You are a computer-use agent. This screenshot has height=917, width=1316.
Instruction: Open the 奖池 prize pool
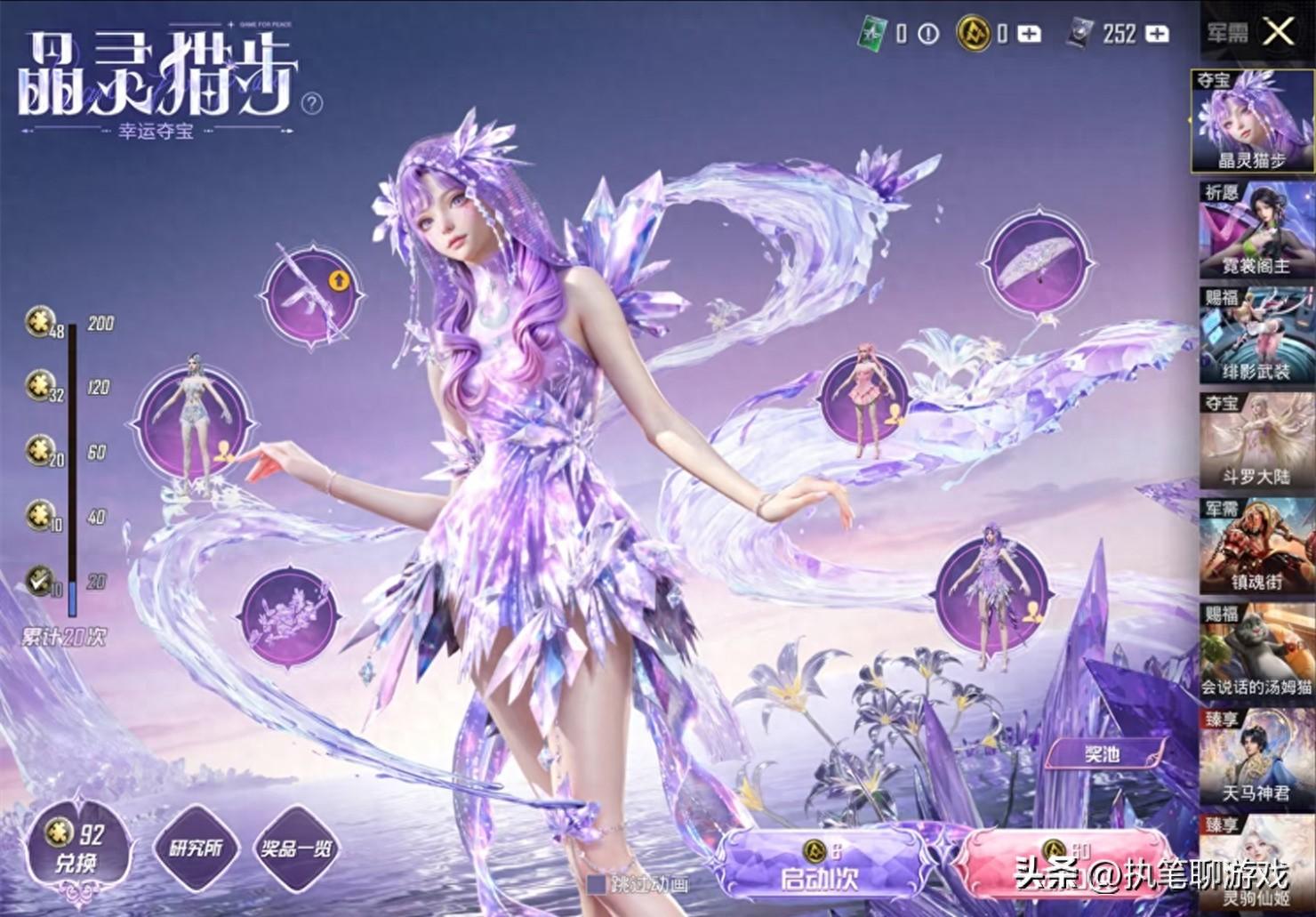click(1103, 754)
